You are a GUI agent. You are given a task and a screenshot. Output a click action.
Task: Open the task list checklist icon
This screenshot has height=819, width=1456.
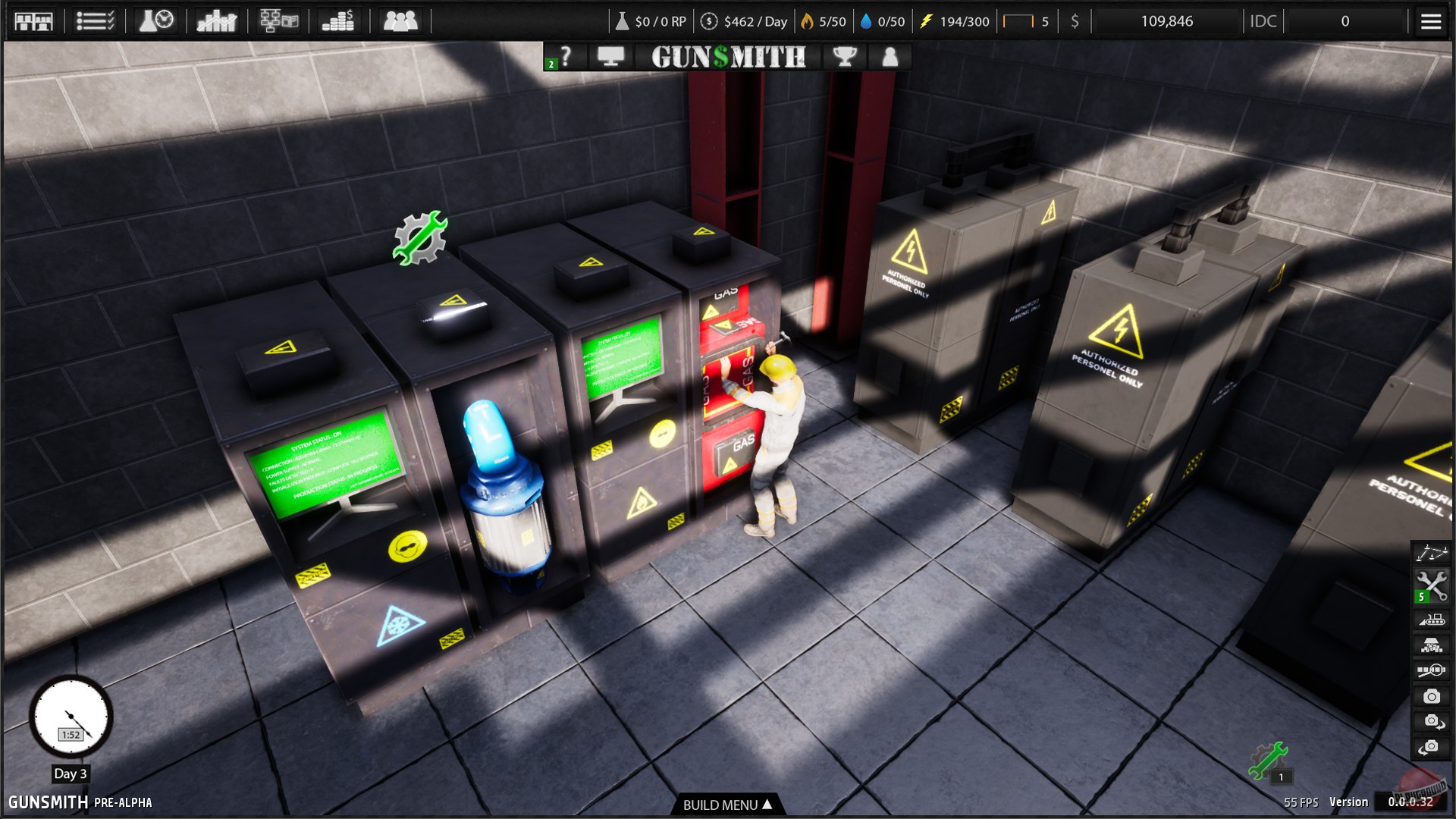[95, 20]
